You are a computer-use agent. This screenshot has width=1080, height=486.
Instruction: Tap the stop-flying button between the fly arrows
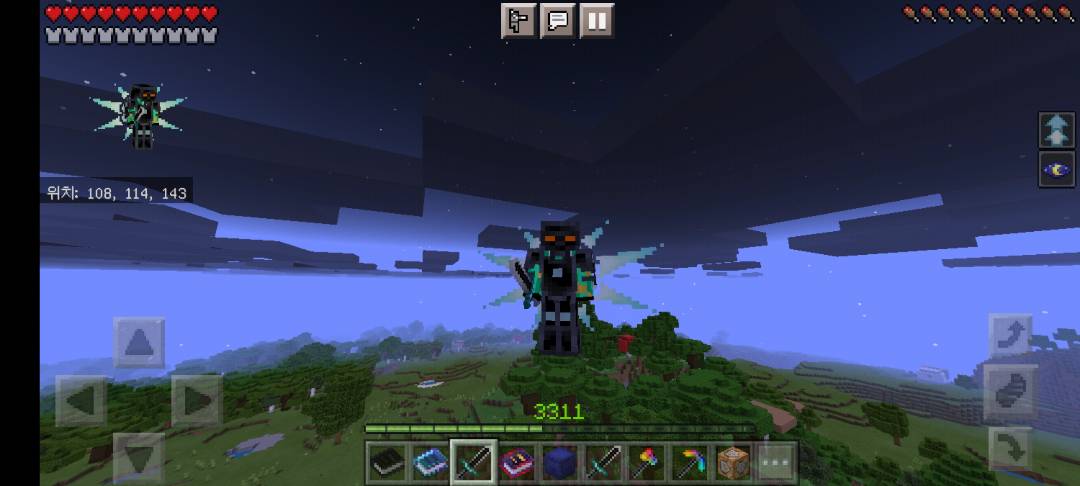point(1009,392)
